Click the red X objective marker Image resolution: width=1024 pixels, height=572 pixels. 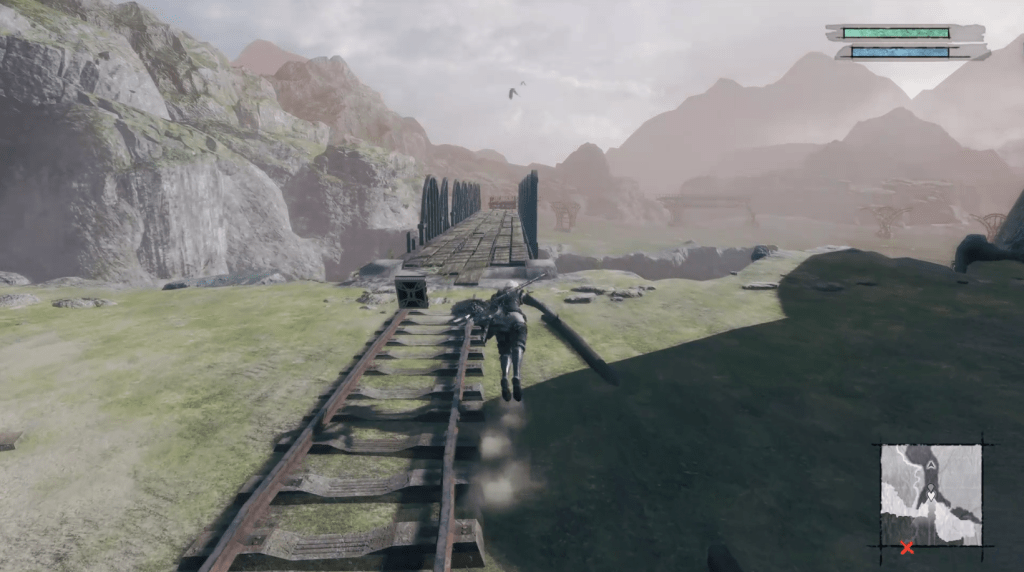tap(907, 547)
